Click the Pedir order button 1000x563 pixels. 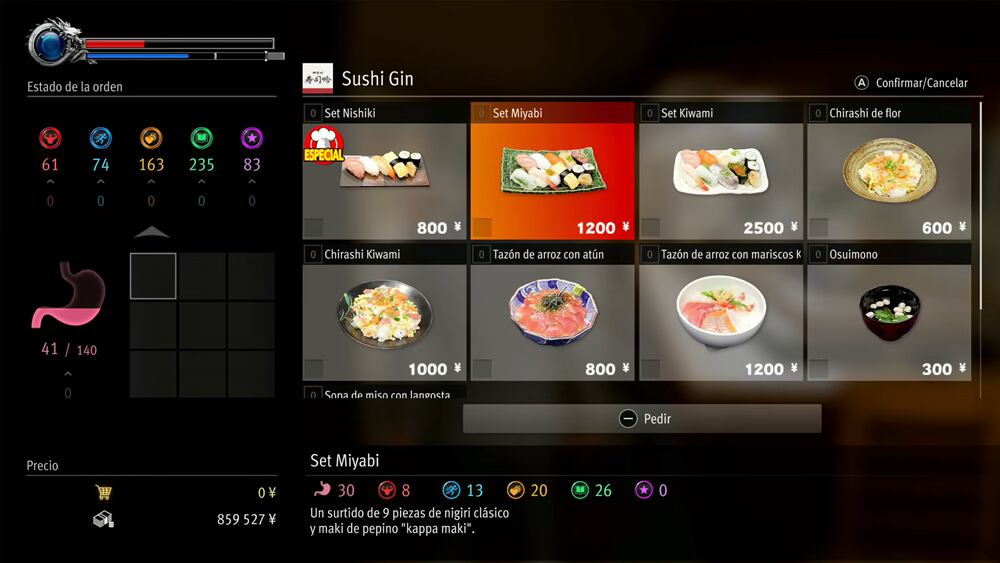(642, 419)
